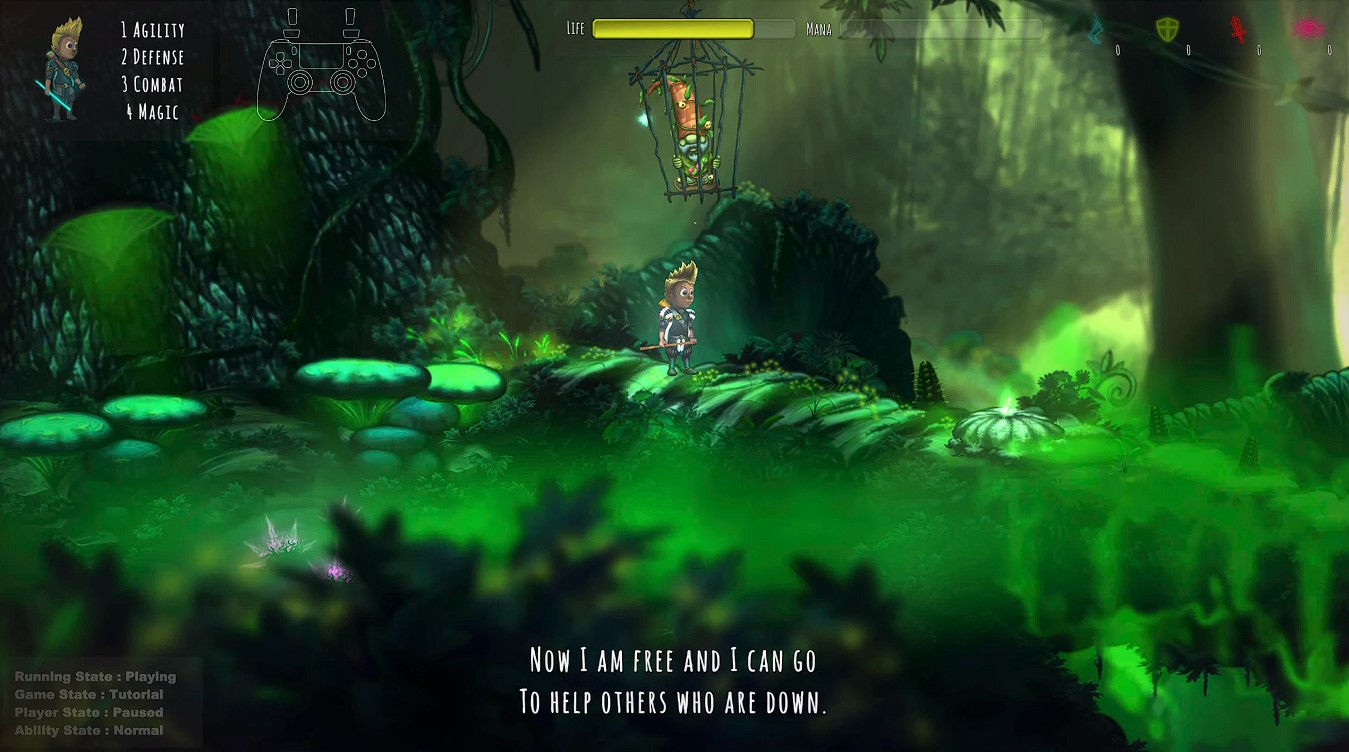1349x752 pixels.
Task: Activate the pink eye magic icon
Action: coord(1308,29)
